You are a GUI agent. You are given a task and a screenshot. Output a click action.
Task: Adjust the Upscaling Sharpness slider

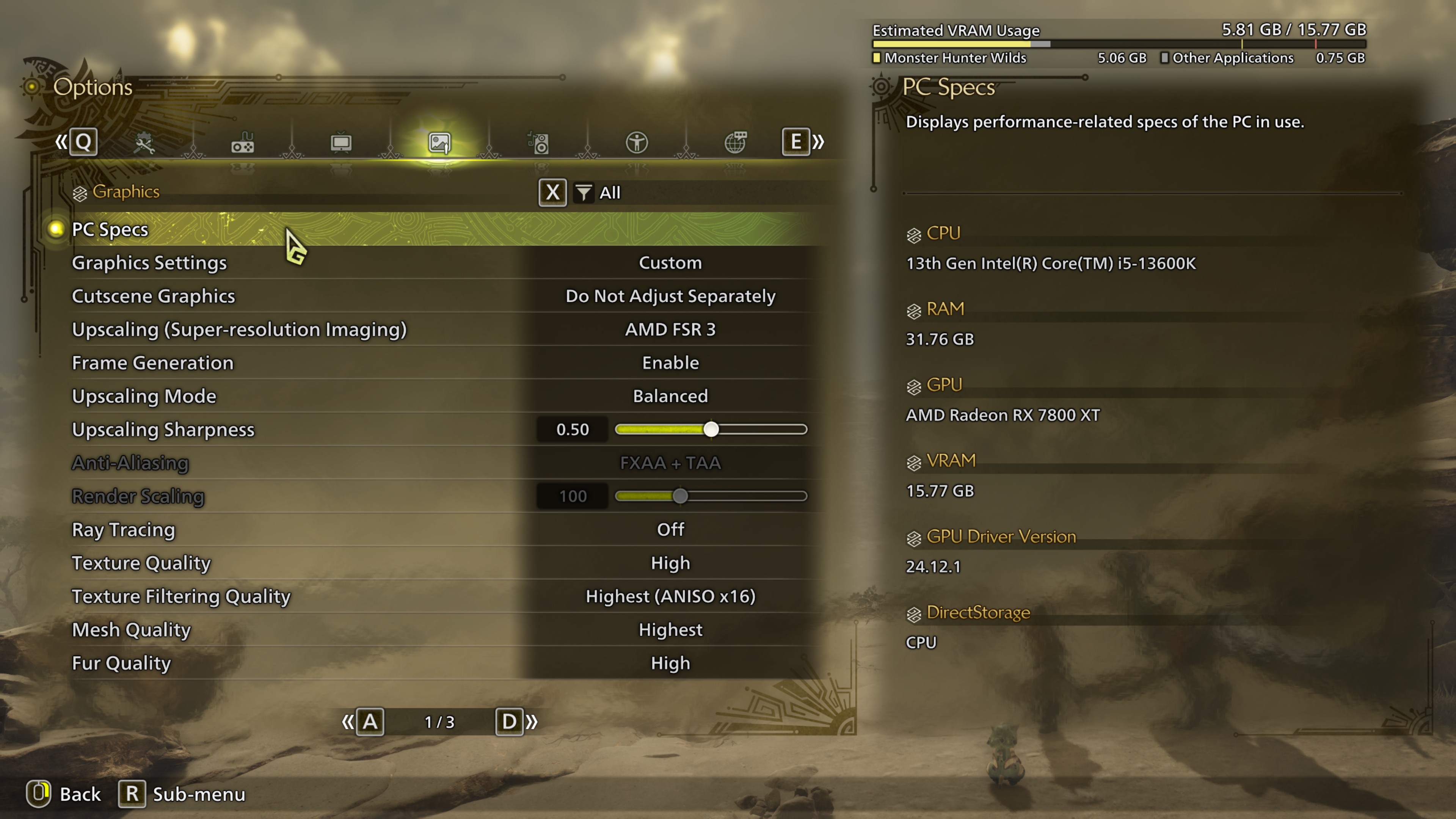(x=711, y=430)
